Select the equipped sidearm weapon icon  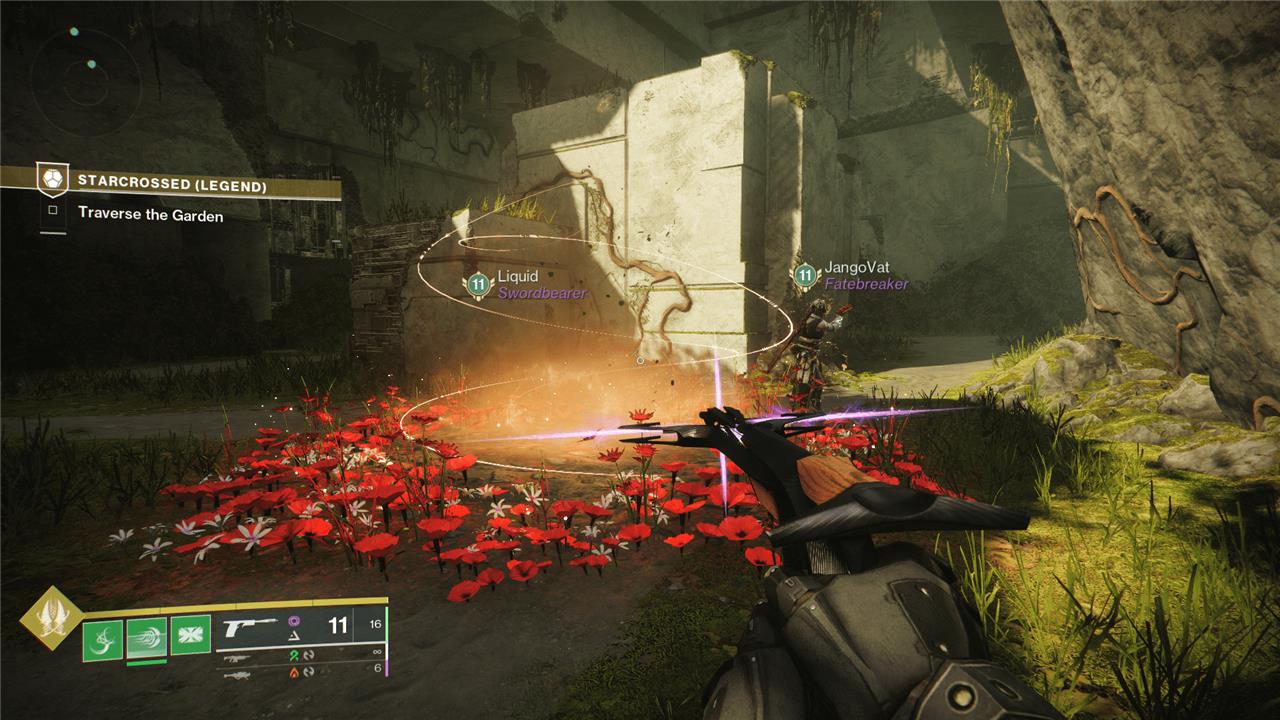click(250, 628)
